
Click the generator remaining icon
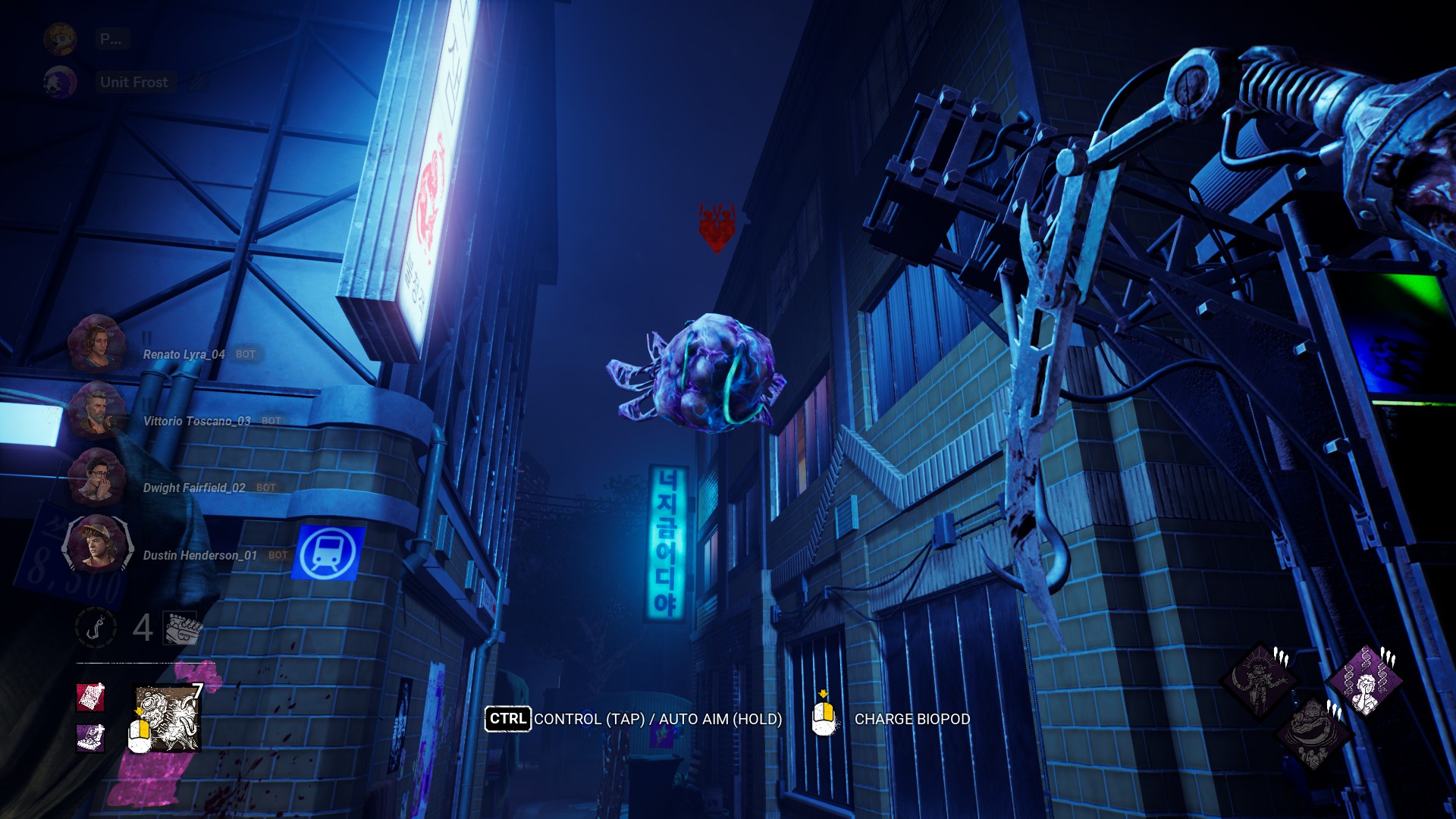pos(182,628)
